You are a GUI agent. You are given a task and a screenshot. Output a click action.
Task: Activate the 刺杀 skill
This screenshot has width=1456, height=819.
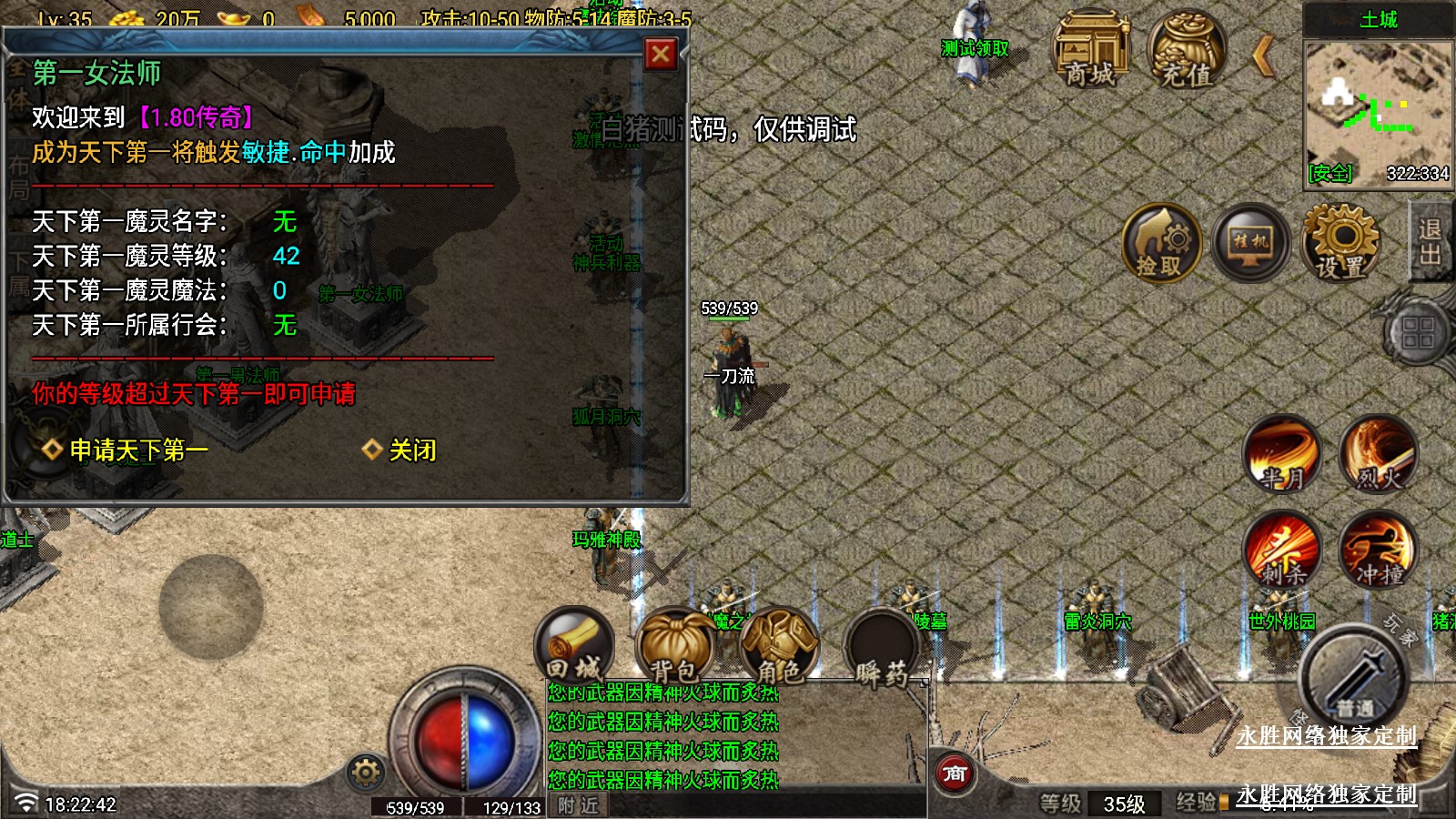tap(1282, 551)
